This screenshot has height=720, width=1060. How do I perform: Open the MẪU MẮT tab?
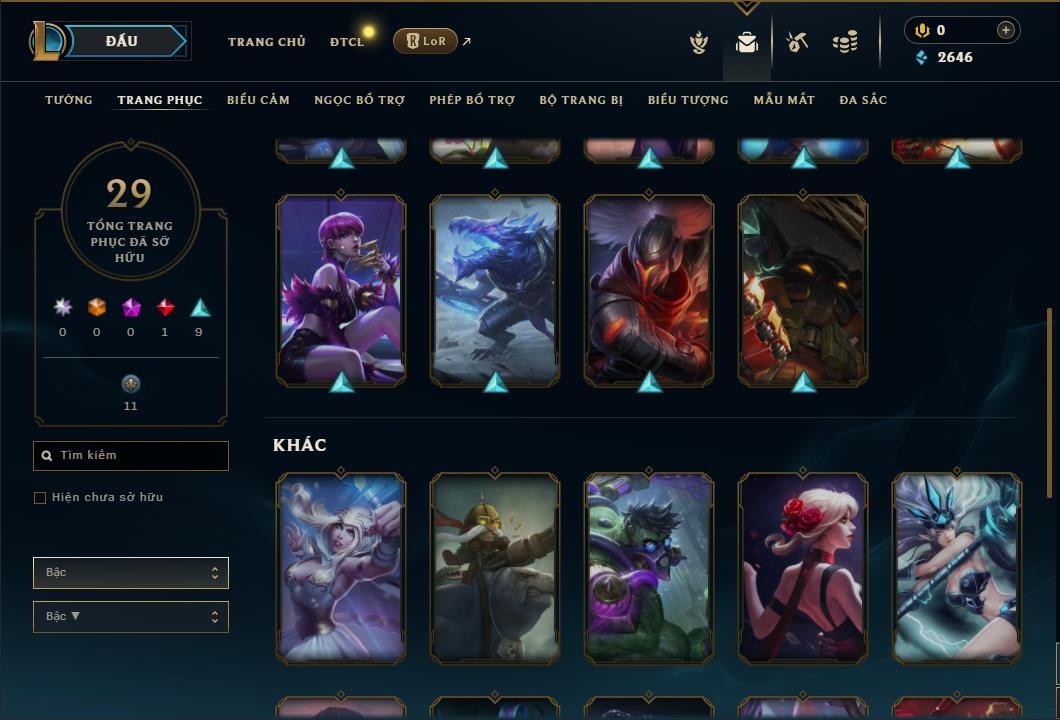click(784, 100)
